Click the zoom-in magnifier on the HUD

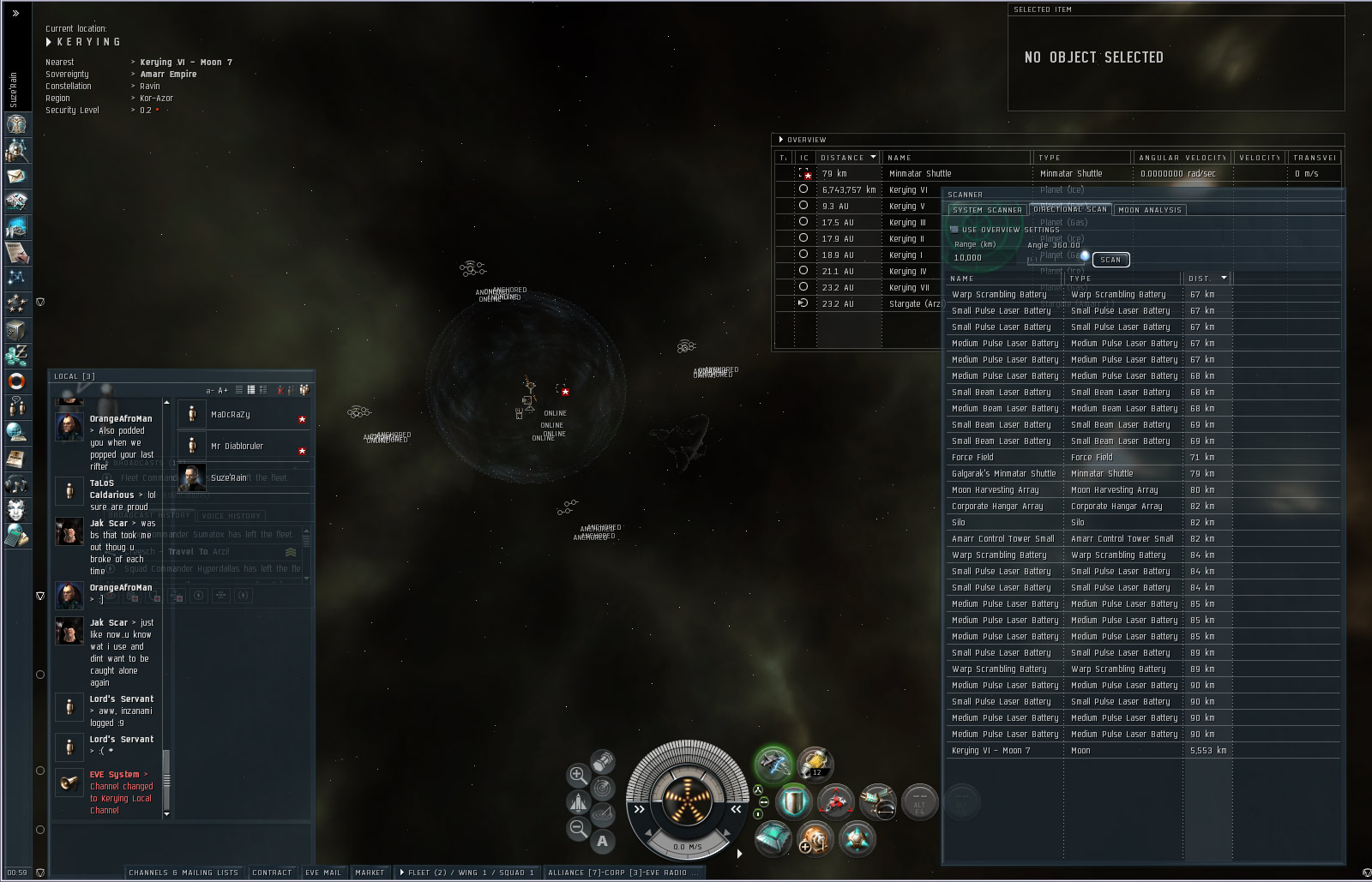click(x=578, y=776)
